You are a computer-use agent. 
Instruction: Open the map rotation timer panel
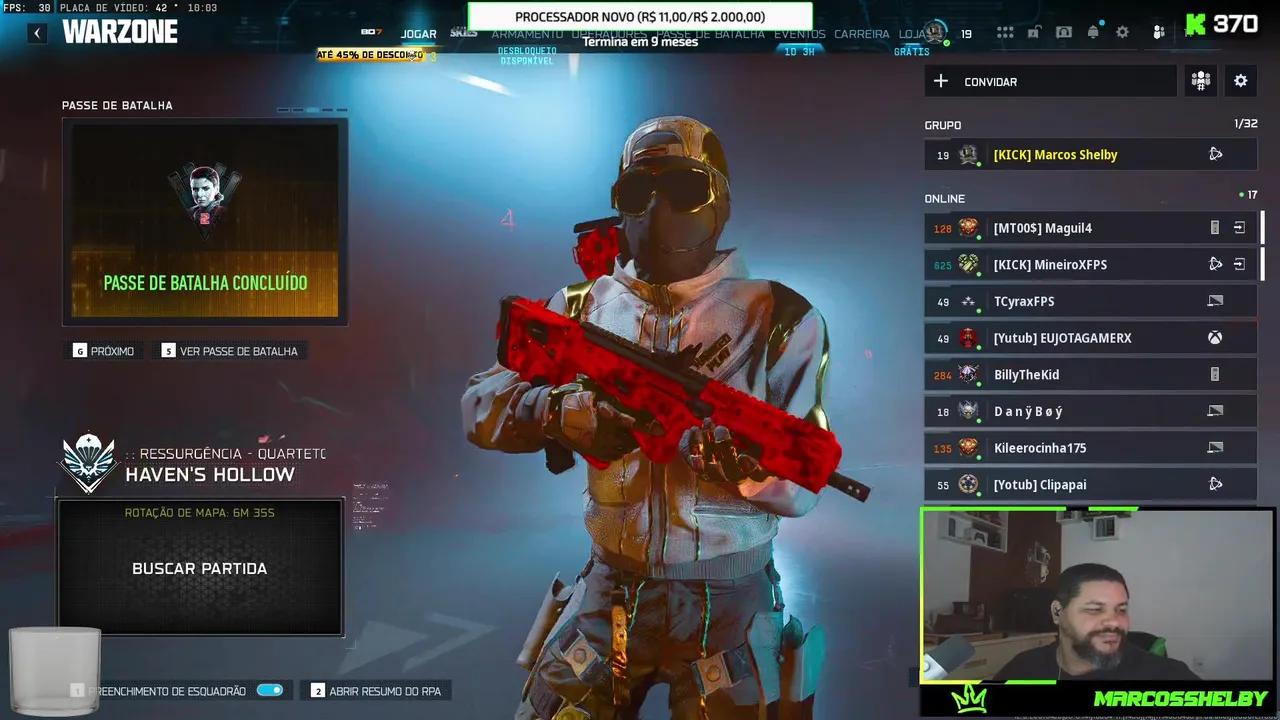[x=200, y=512]
